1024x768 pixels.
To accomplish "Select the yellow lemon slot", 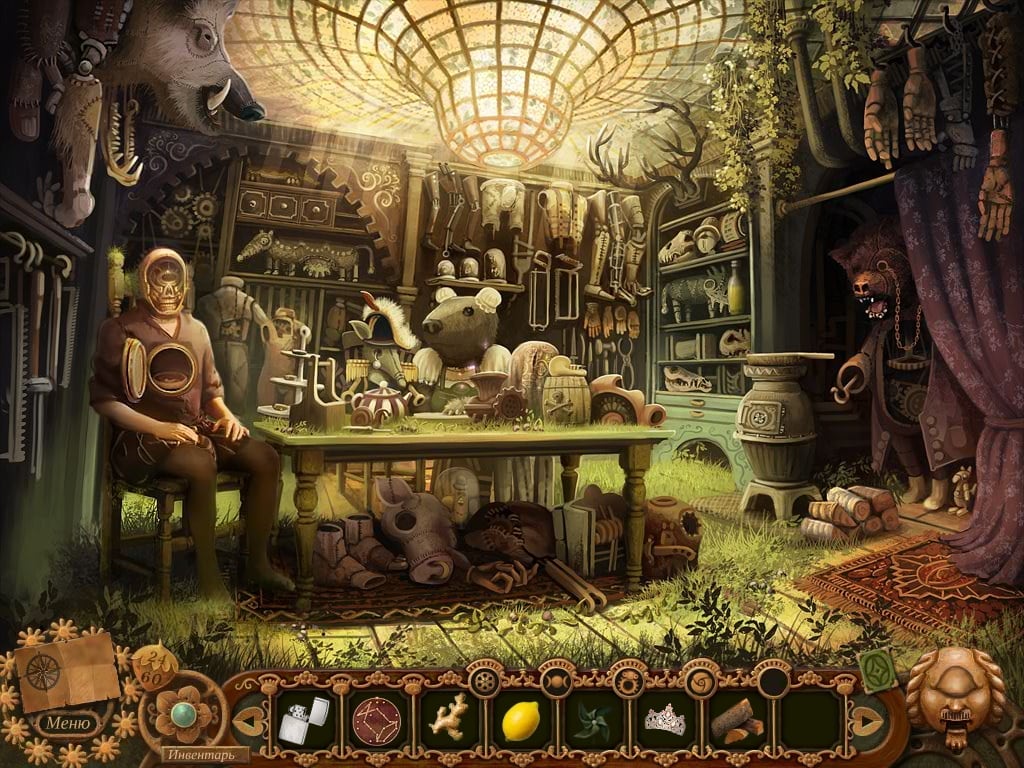I will pos(520,720).
